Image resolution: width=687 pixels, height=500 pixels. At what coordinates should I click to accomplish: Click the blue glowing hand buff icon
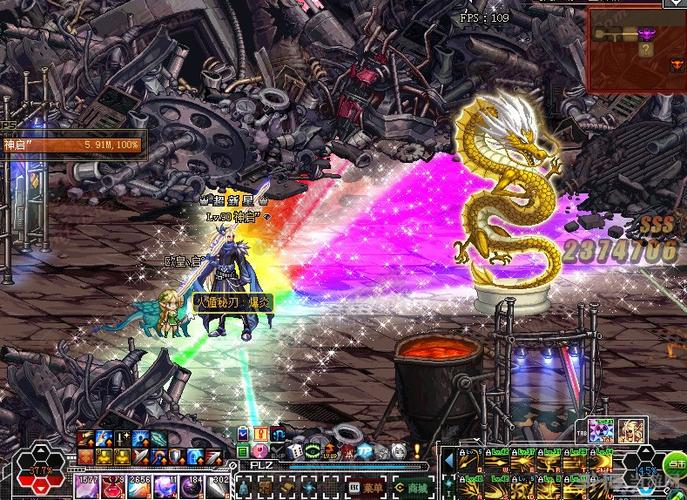pyautogui.click(x=103, y=438)
